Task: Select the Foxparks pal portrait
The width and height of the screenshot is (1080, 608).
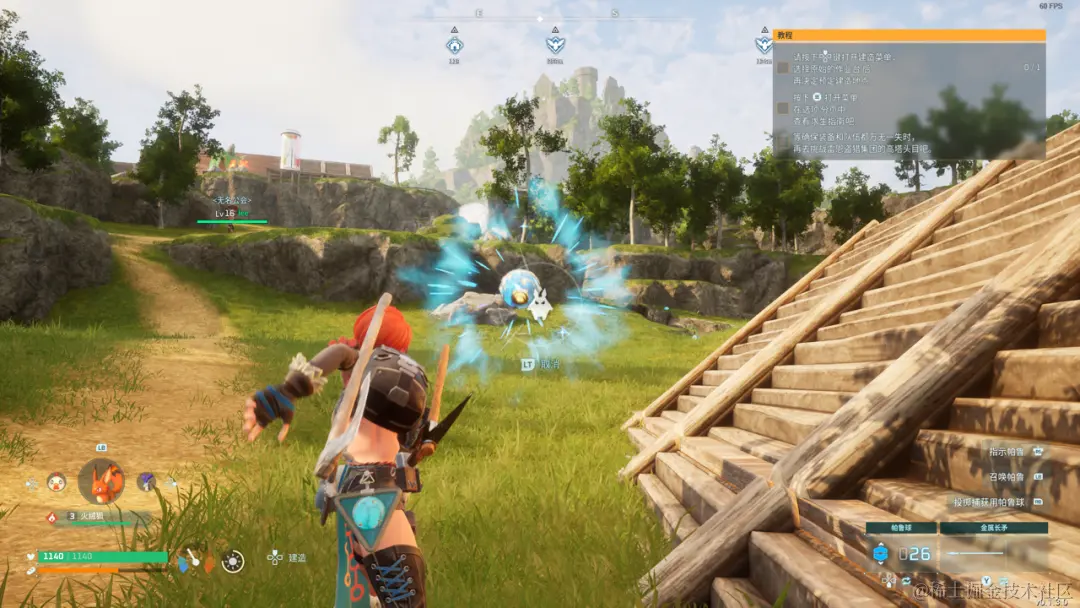Action: pos(101,481)
